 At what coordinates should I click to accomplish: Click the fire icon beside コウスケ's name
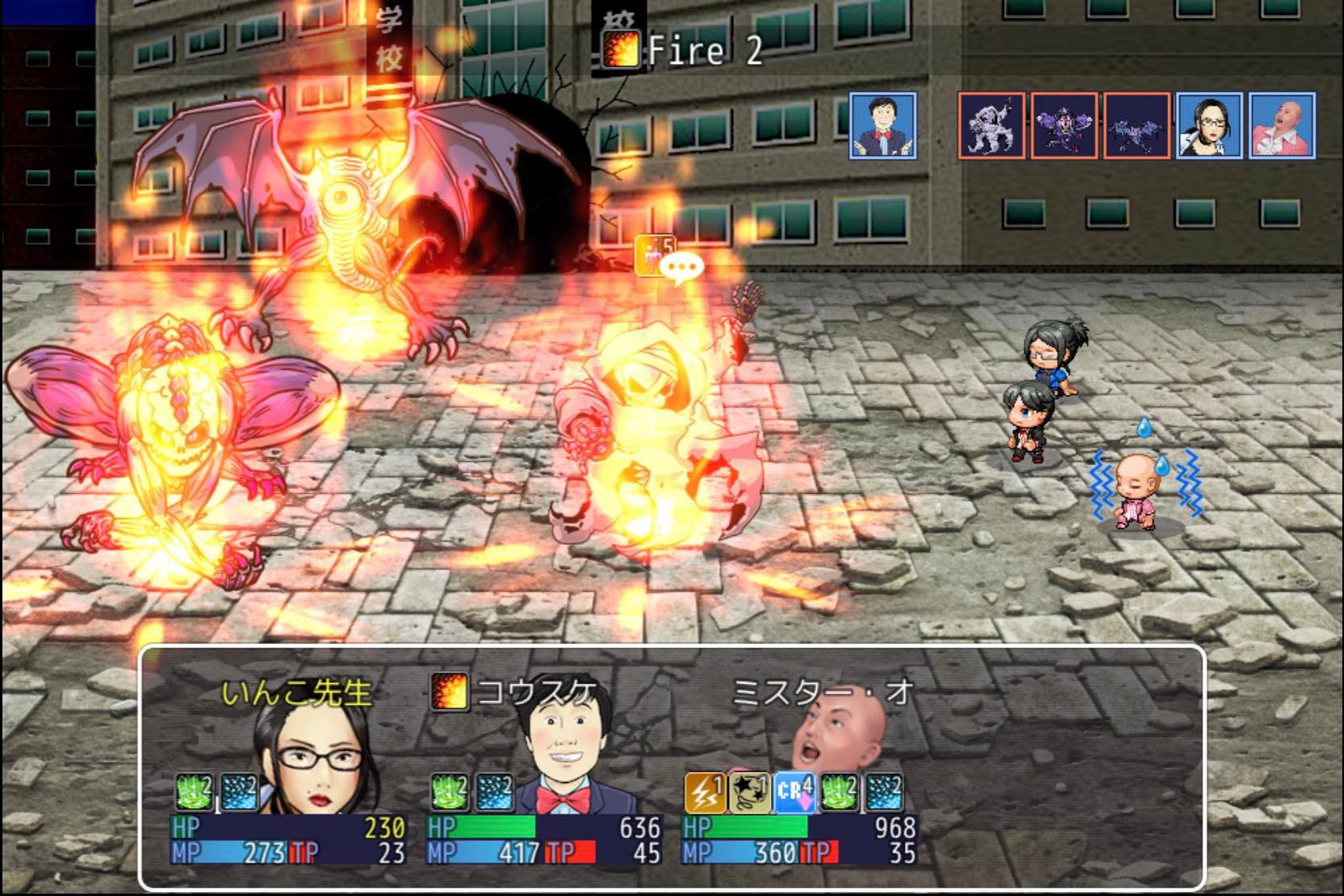(449, 692)
